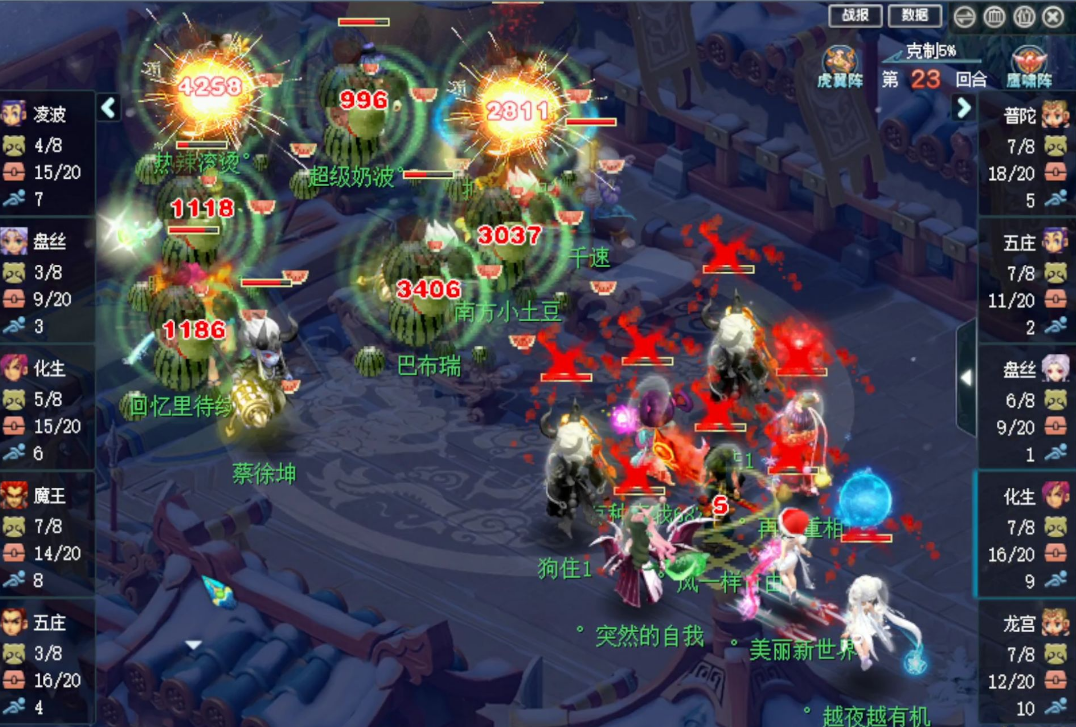Open the 战报 battle report
This screenshot has height=727, width=1076.
[x=855, y=15]
